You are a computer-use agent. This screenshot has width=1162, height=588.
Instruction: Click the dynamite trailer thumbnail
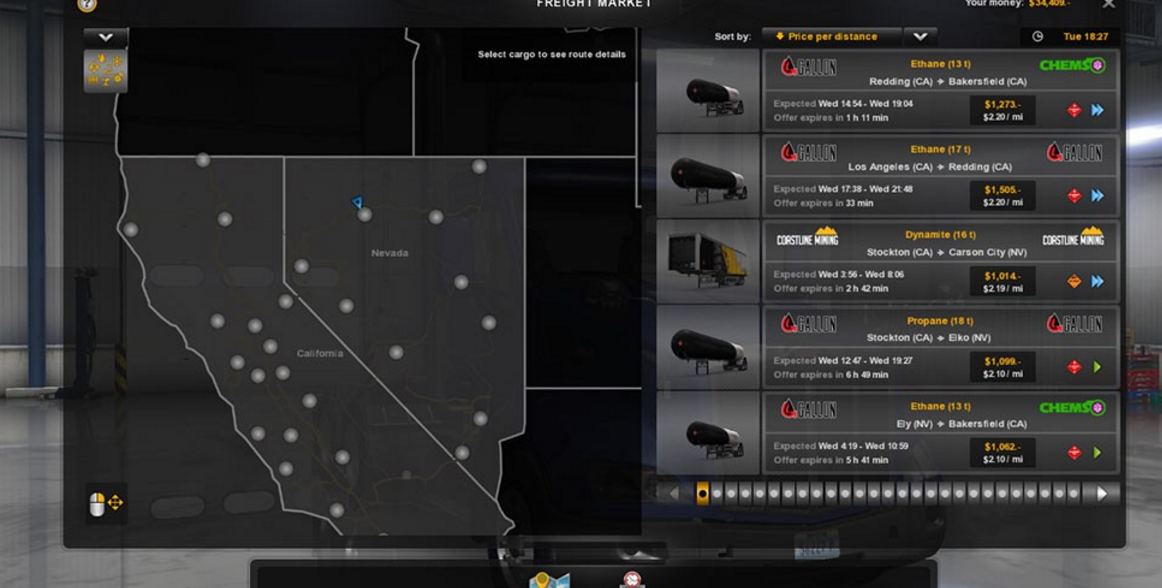(x=707, y=262)
